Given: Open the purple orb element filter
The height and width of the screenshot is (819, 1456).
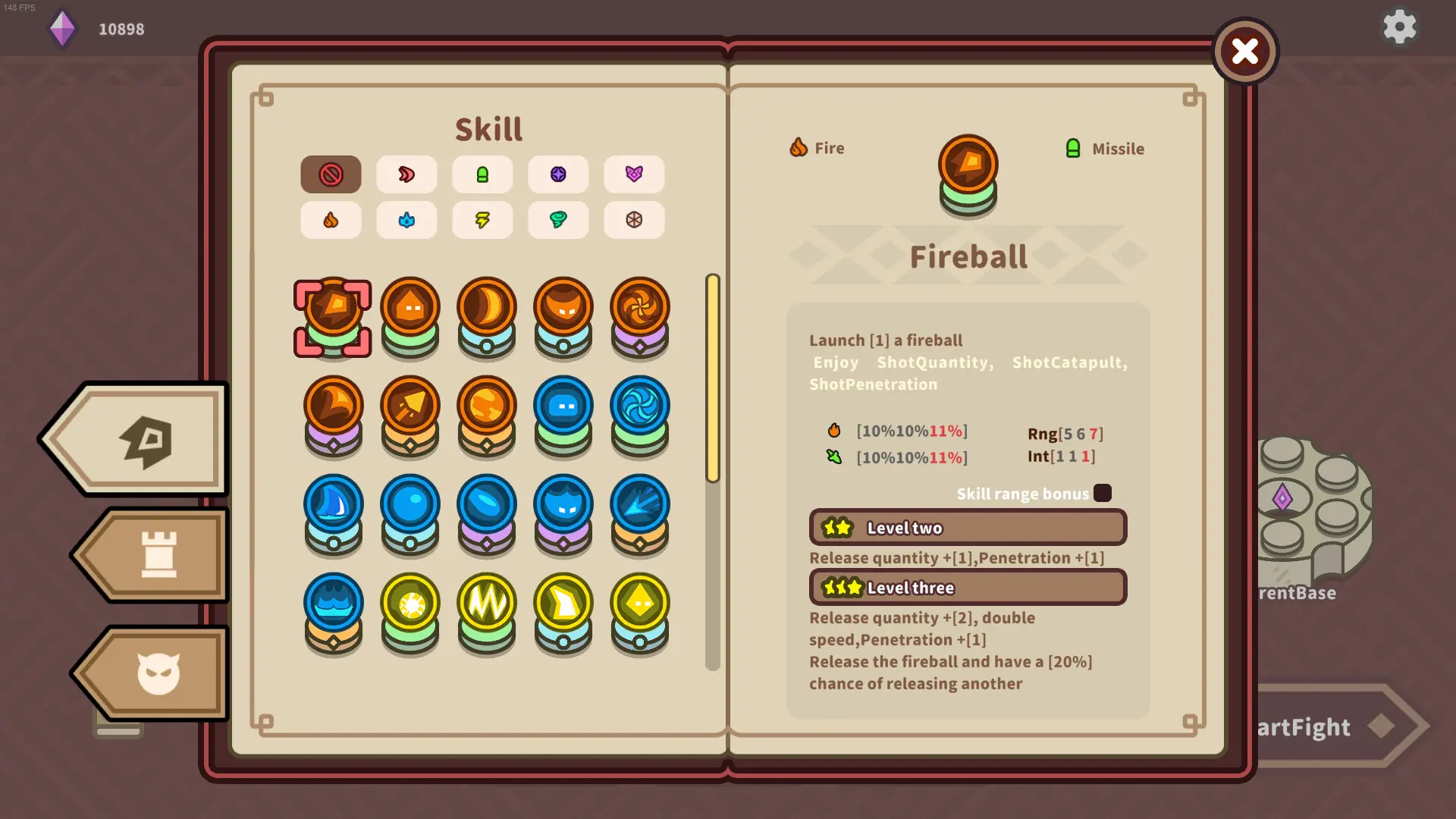Looking at the screenshot, I should [559, 174].
